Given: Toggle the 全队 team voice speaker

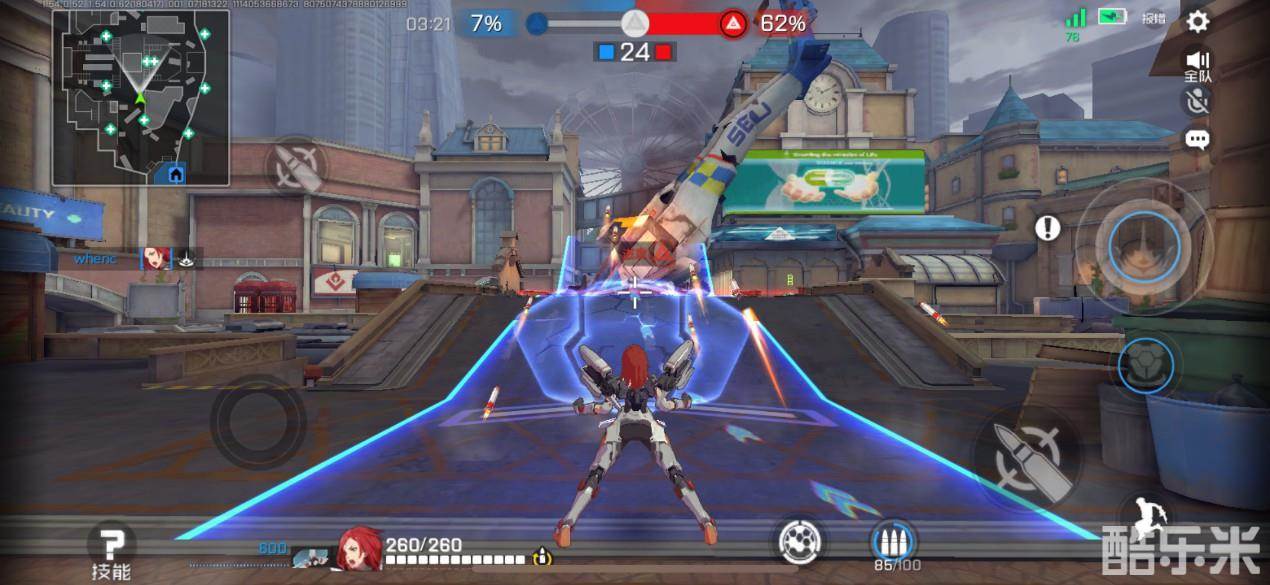Looking at the screenshot, I should [1197, 65].
